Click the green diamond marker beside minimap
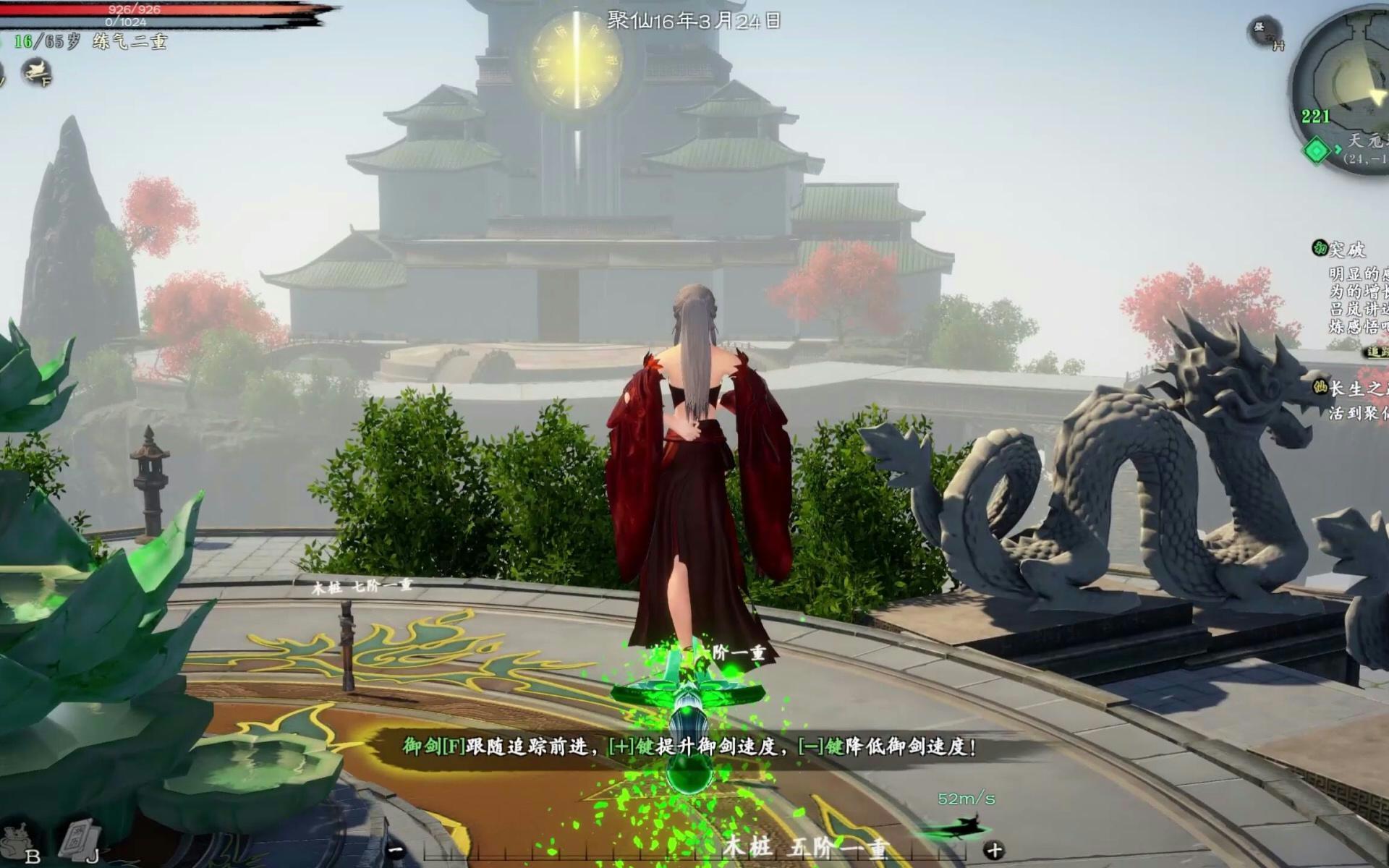The height and width of the screenshot is (868, 1389). (1317, 151)
